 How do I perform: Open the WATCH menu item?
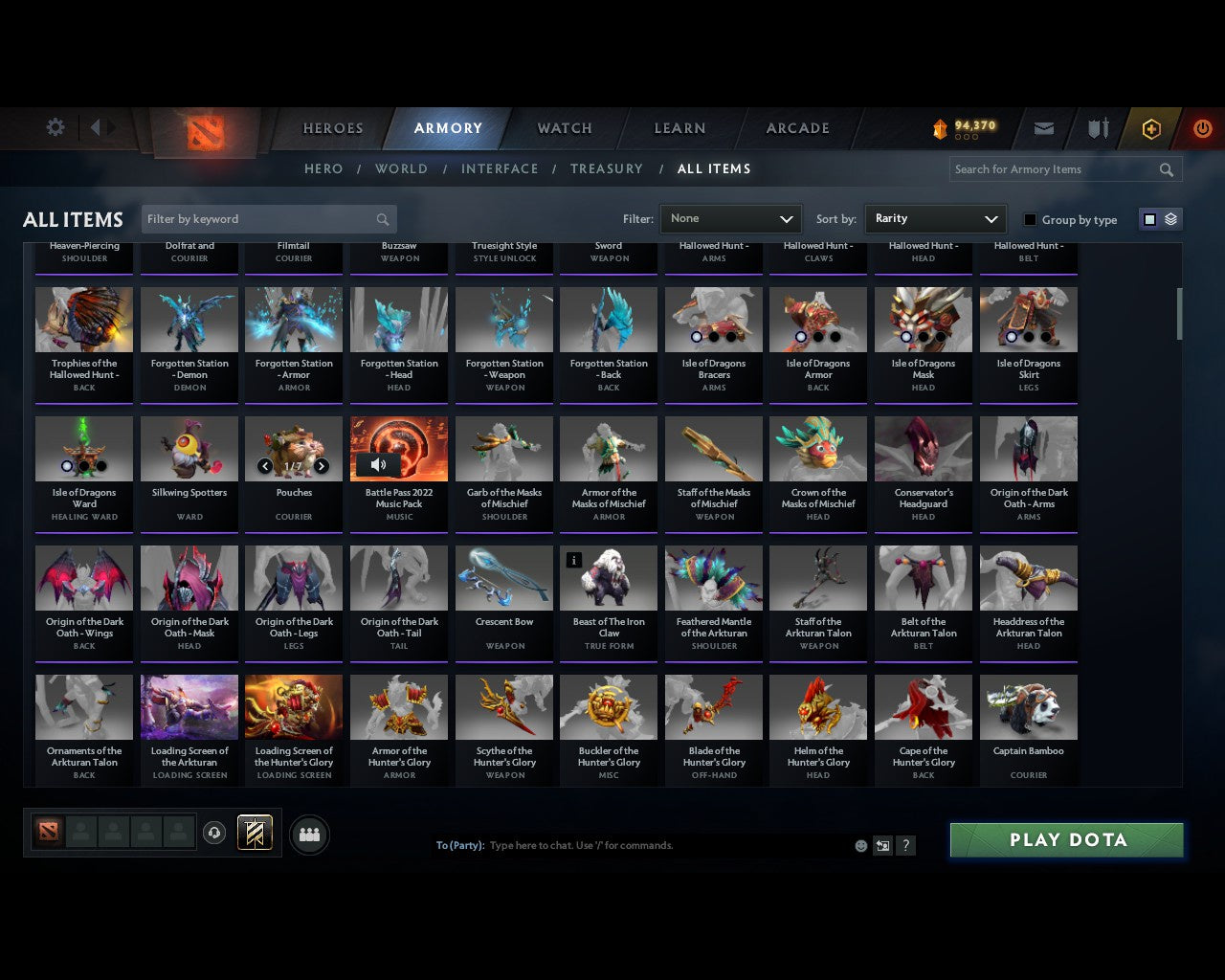pos(564,128)
